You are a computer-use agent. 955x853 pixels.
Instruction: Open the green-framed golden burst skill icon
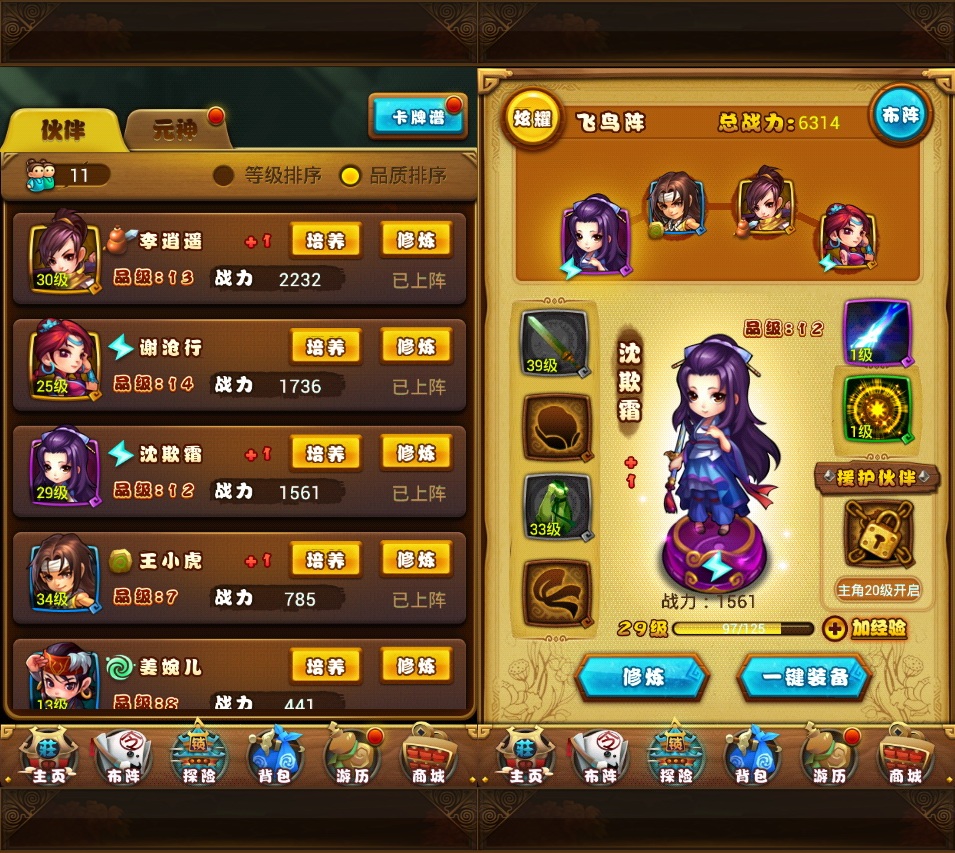tap(877, 407)
